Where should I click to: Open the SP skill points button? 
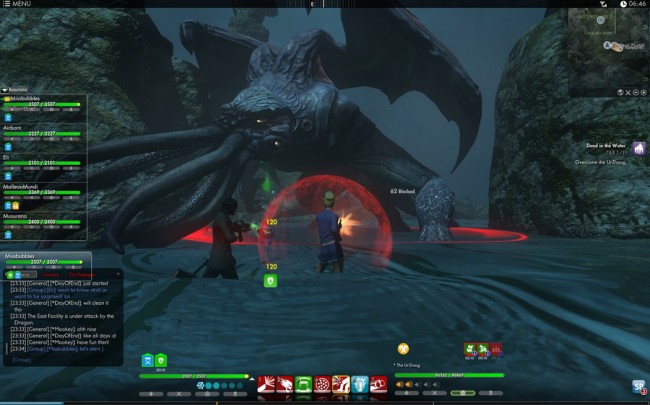pyautogui.click(x=638, y=387)
